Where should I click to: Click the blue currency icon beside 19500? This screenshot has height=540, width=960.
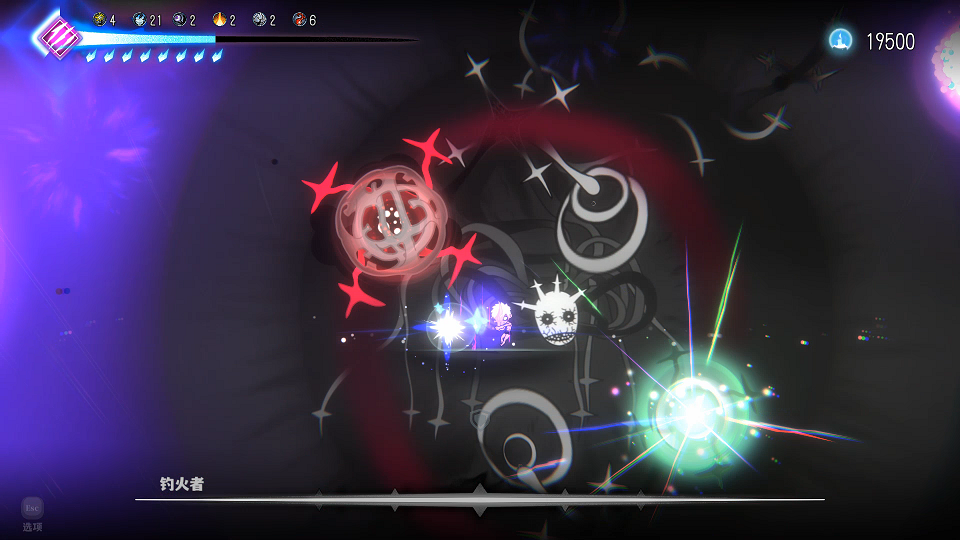point(840,40)
